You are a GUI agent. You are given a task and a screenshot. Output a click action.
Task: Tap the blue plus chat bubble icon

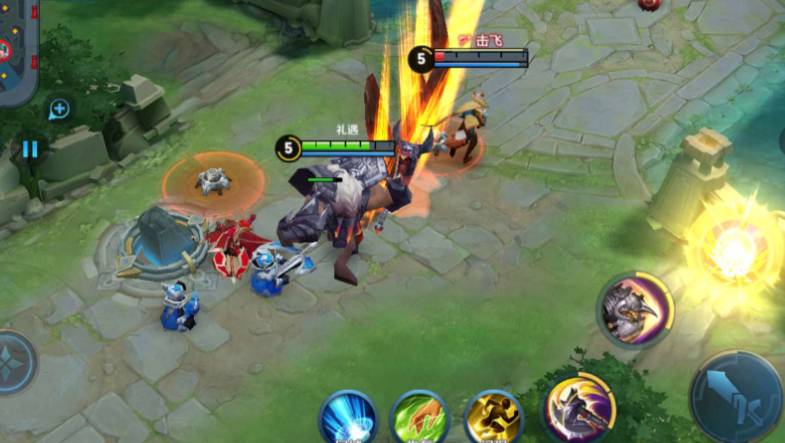pos(59,109)
